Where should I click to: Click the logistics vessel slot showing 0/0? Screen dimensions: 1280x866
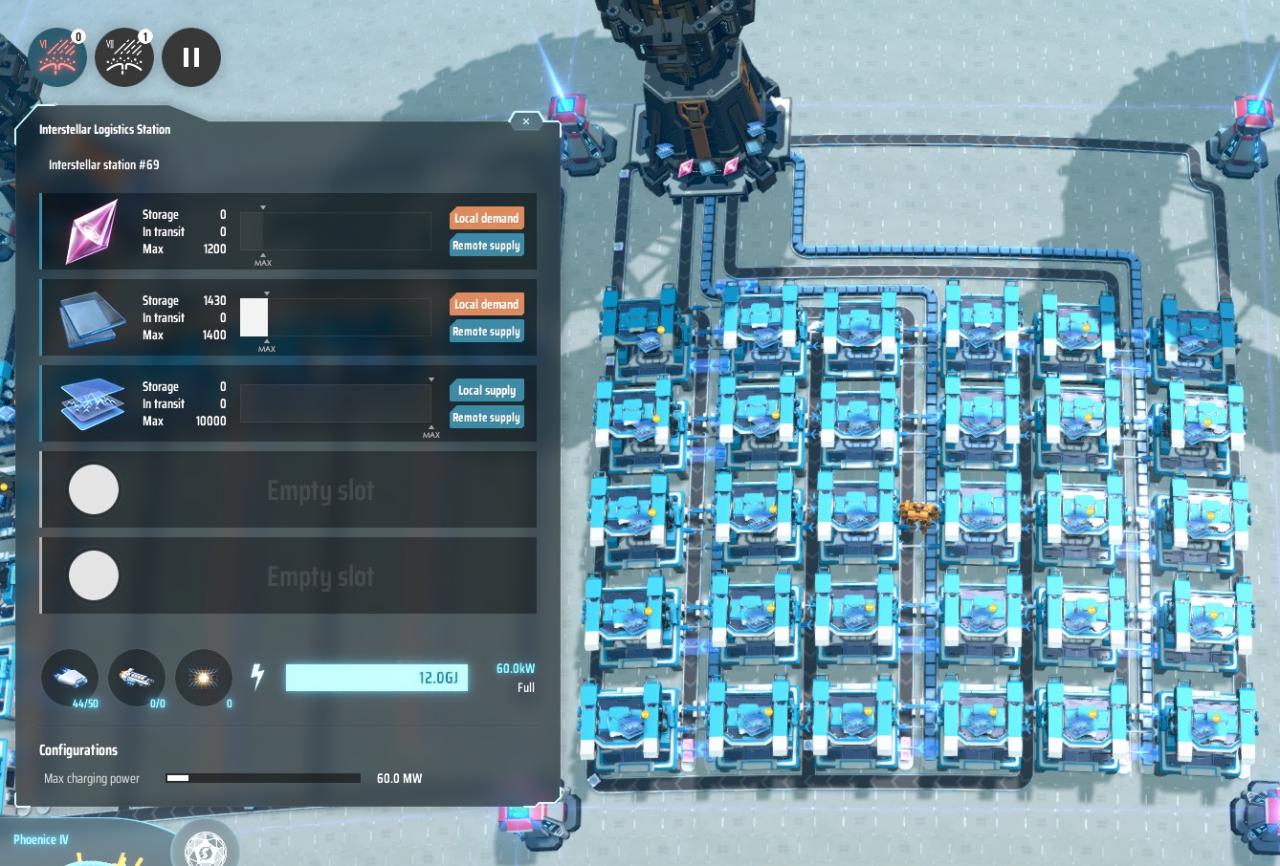(x=136, y=677)
